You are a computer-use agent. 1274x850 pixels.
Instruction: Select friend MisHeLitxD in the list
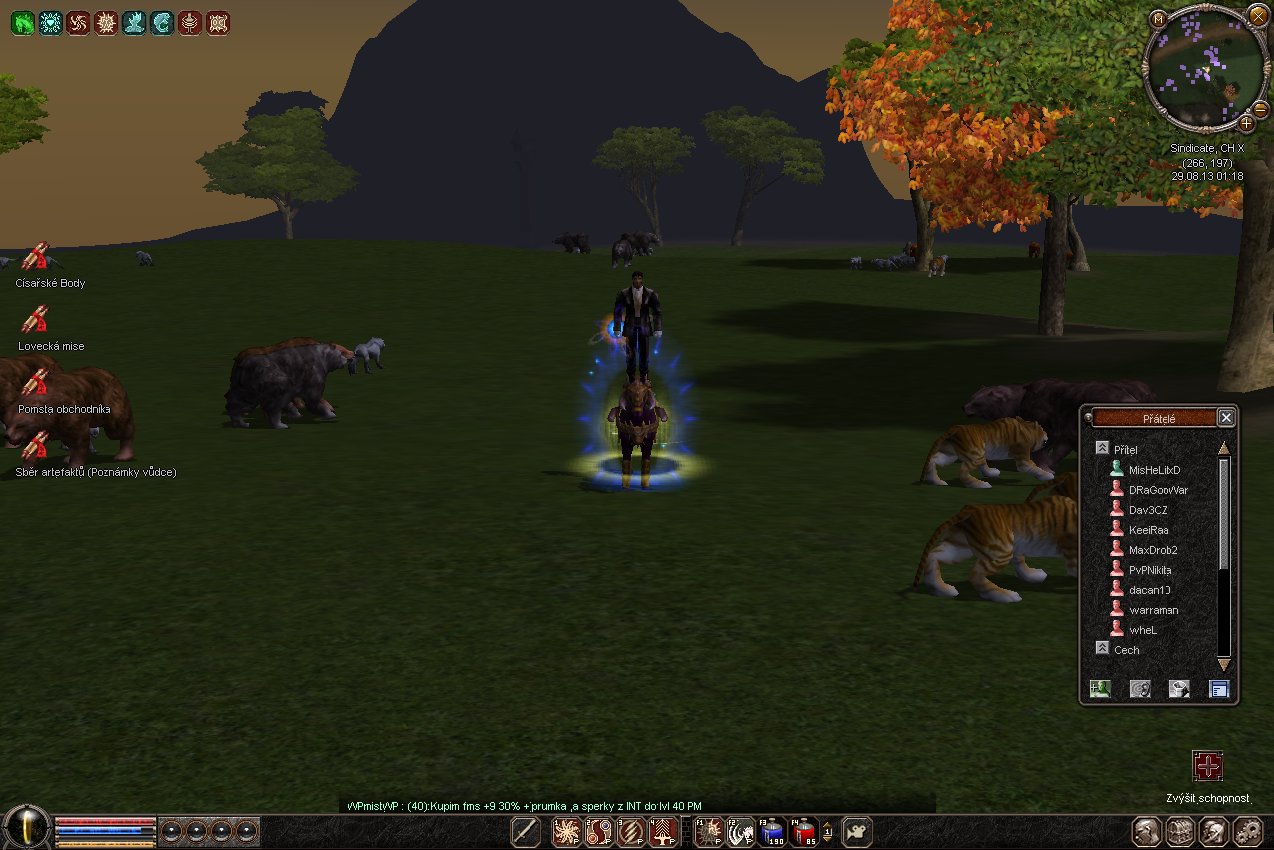point(1154,470)
